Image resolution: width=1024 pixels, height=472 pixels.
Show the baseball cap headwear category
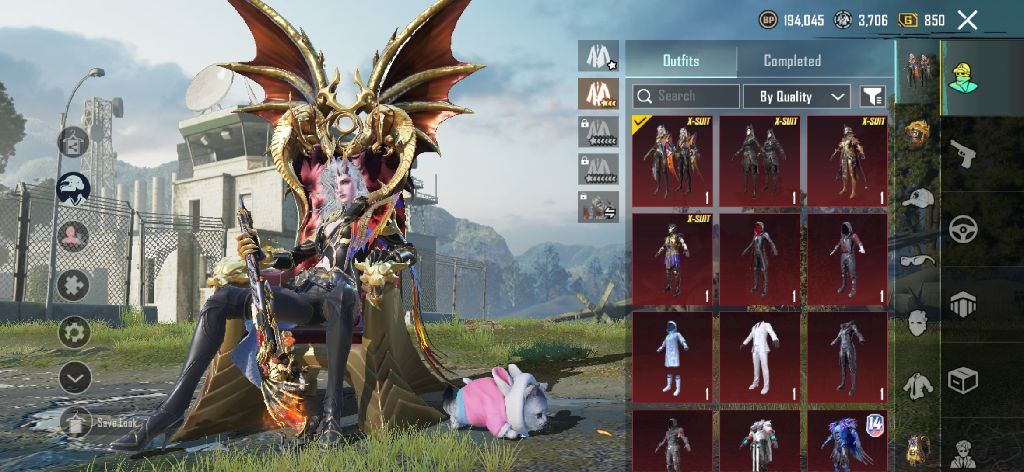[916, 198]
